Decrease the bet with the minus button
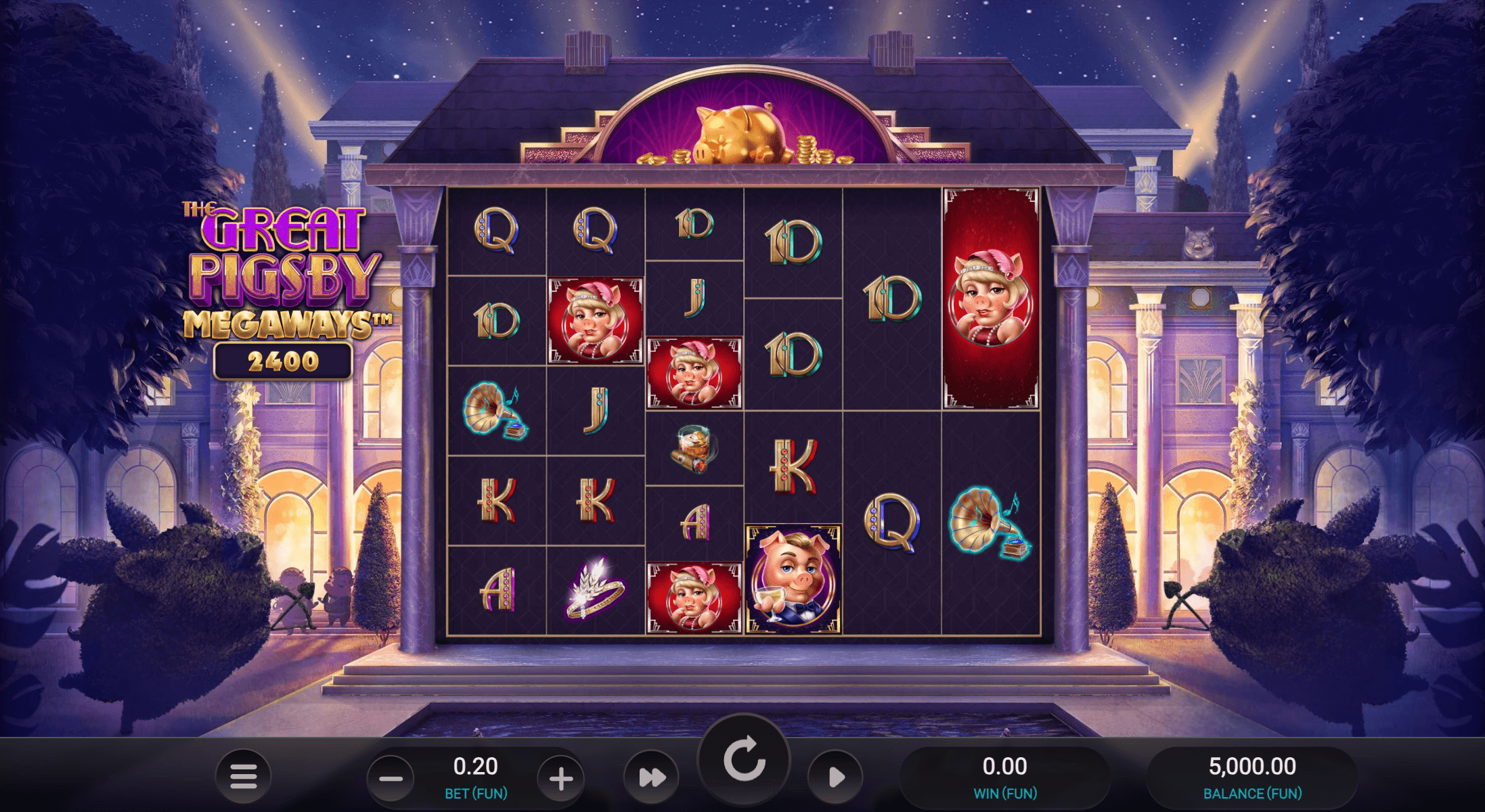The height and width of the screenshot is (812, 1485). (391, 779)
